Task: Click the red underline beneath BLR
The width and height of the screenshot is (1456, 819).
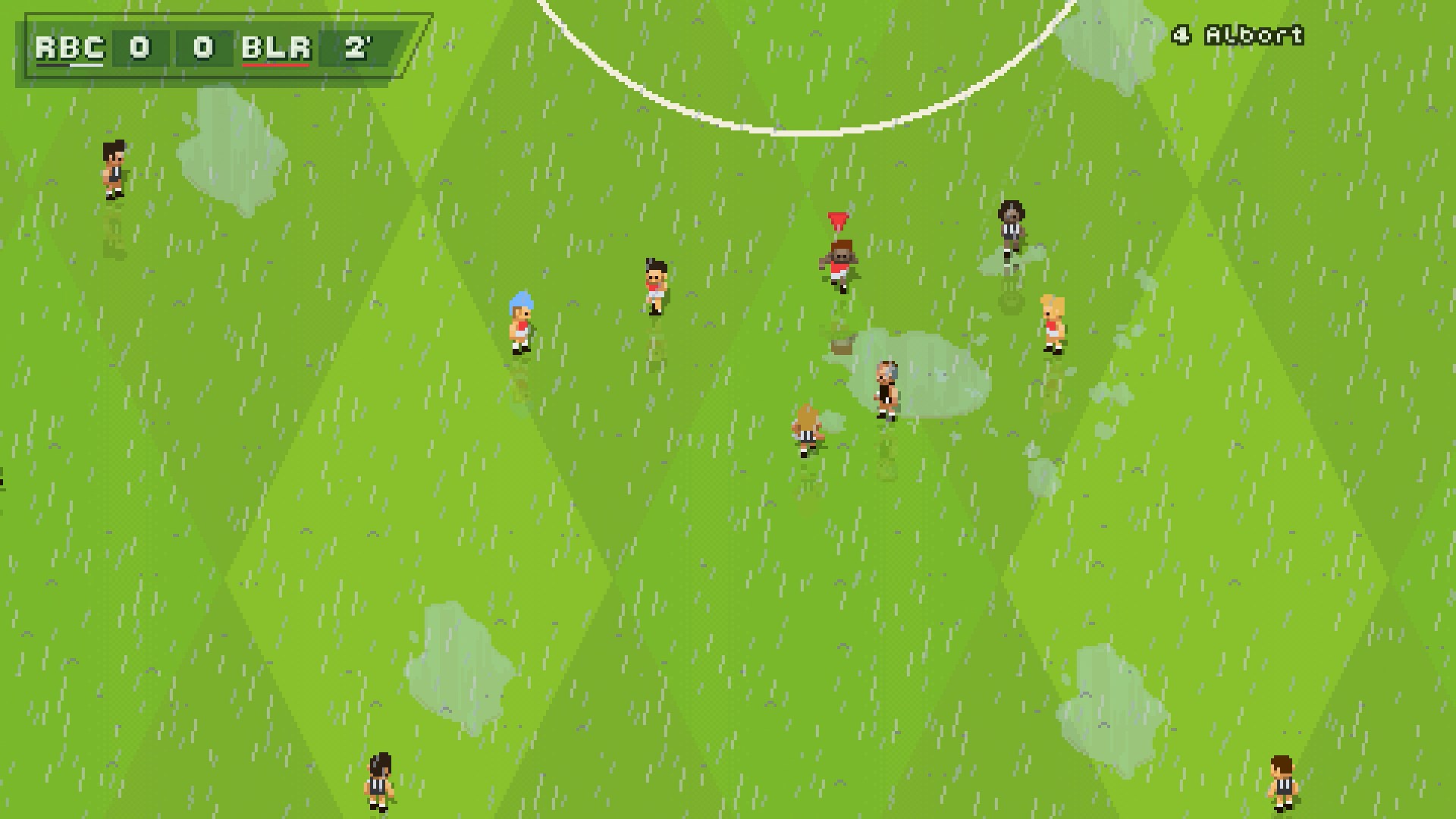Action: point(277,67)
